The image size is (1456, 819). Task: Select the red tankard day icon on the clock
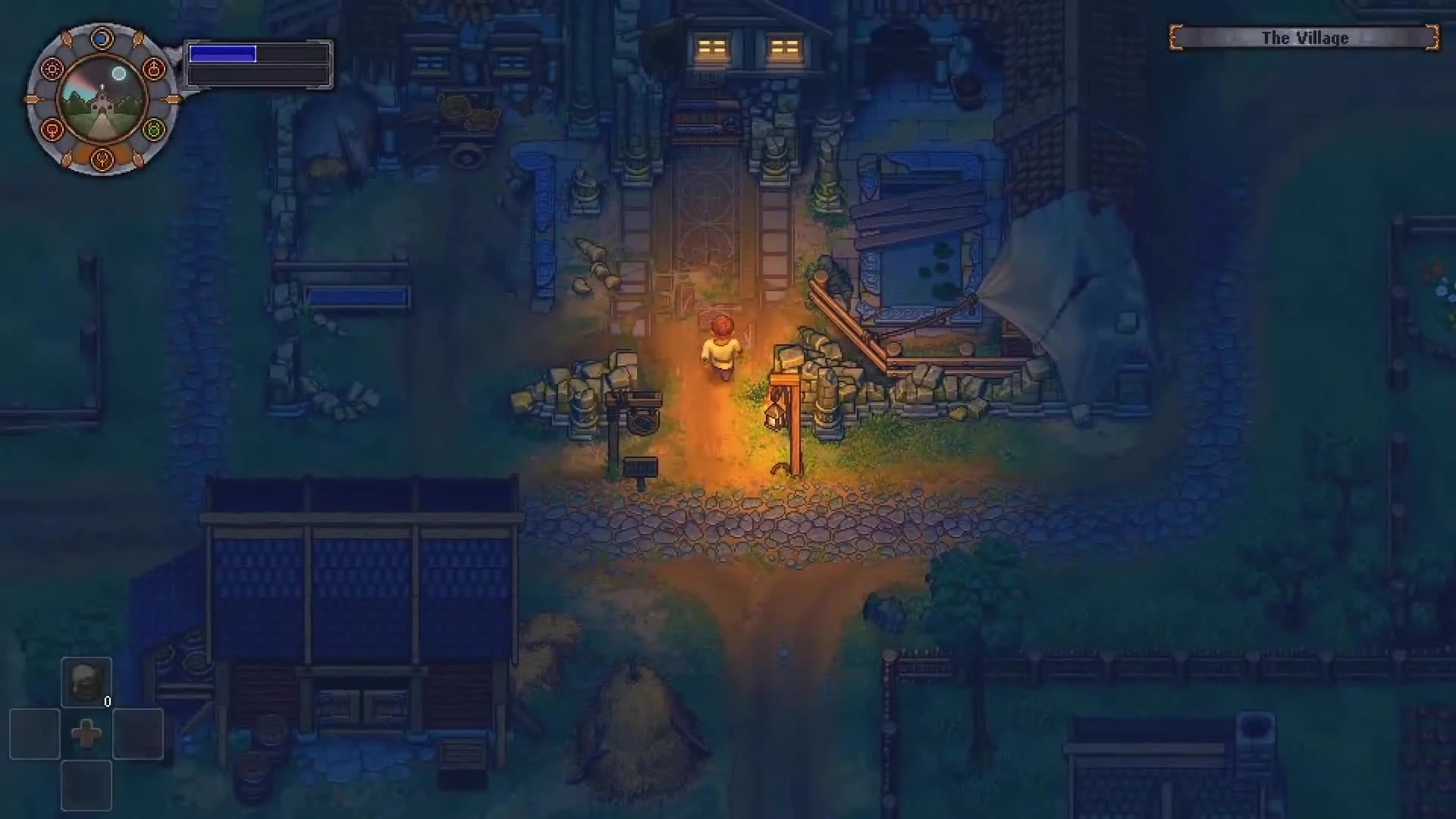tap(154, 70)
